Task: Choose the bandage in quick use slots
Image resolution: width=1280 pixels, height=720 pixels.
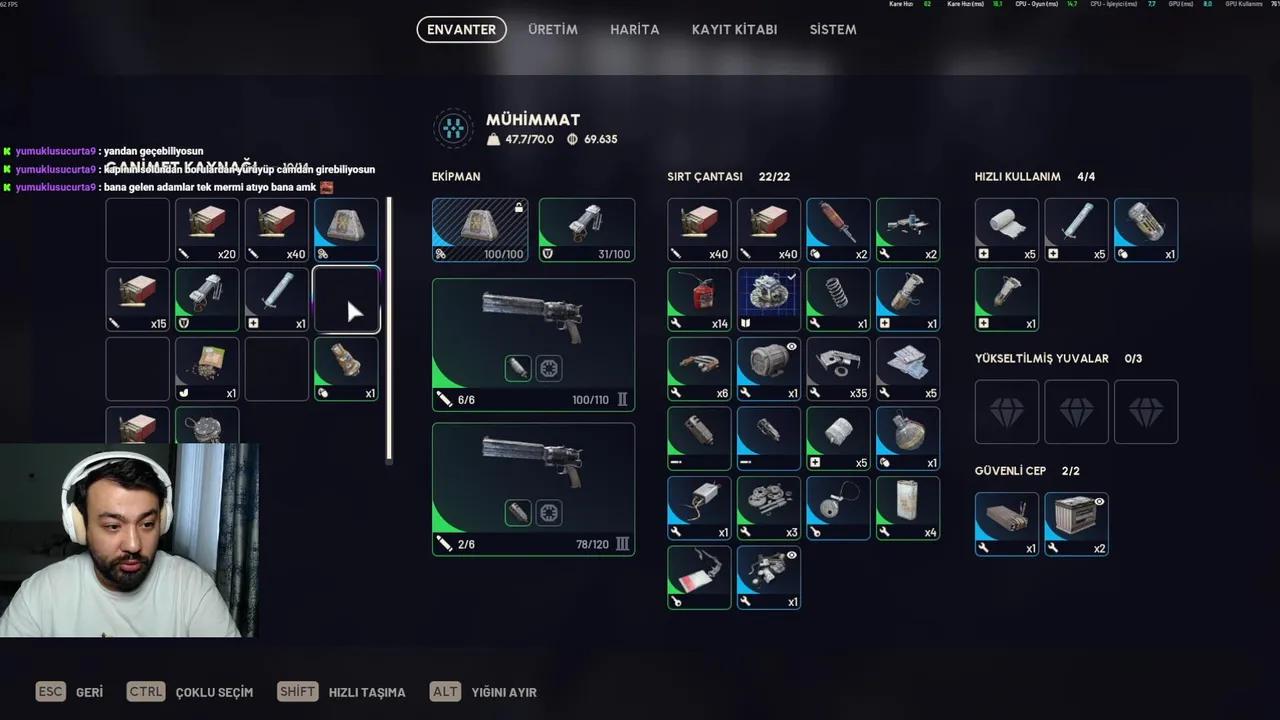Action: tap(1007, 230)
